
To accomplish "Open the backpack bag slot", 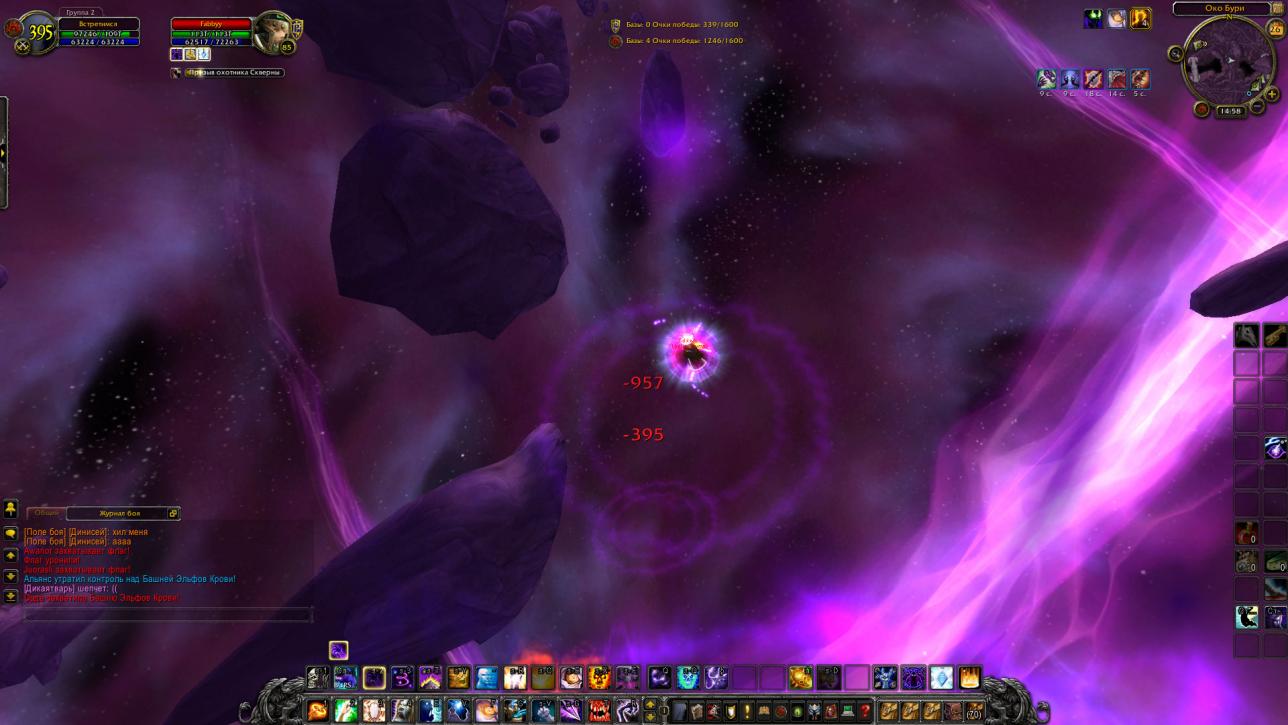I will click(974, 711).
